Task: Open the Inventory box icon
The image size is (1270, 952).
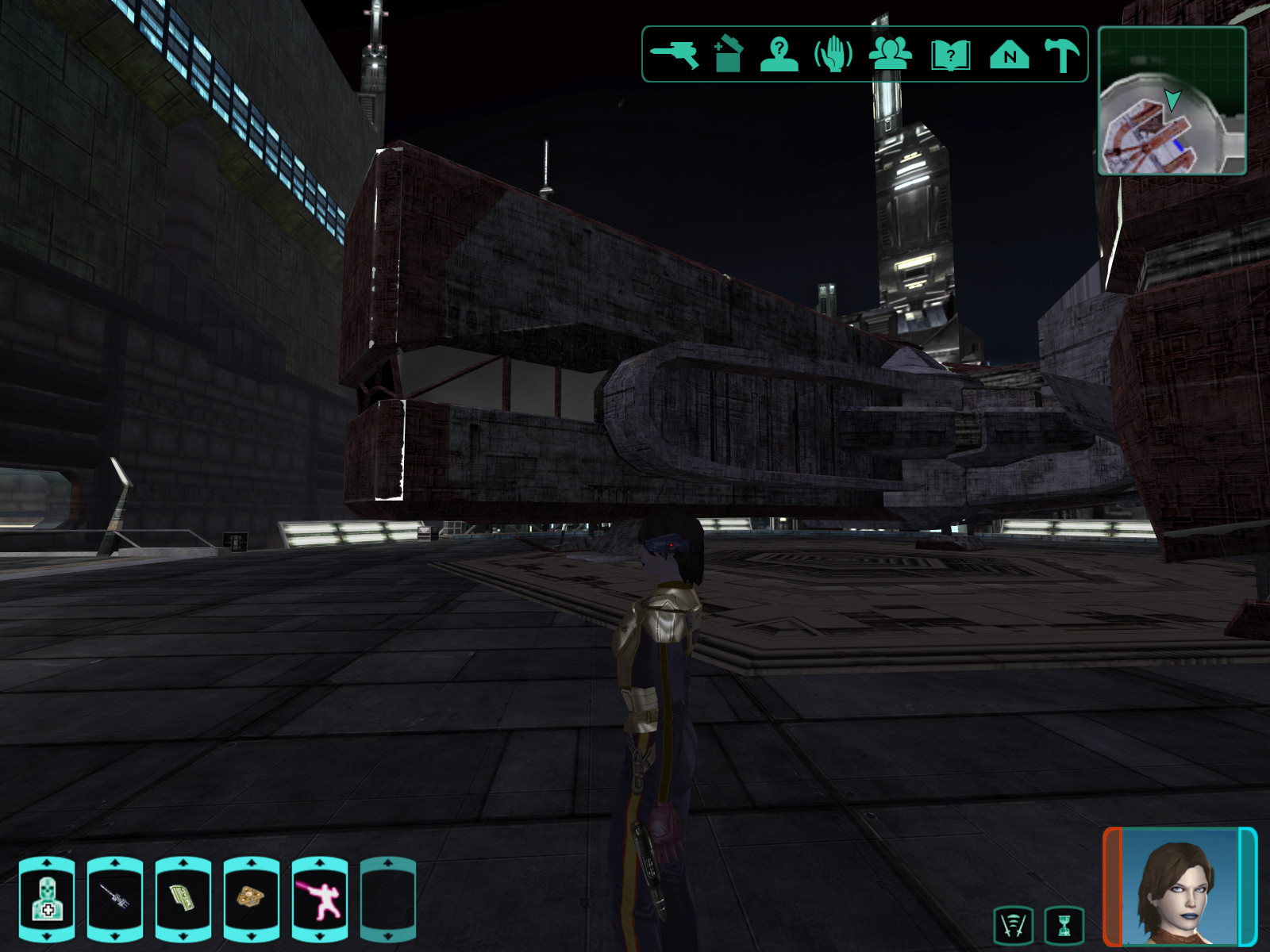Action: 728,55
